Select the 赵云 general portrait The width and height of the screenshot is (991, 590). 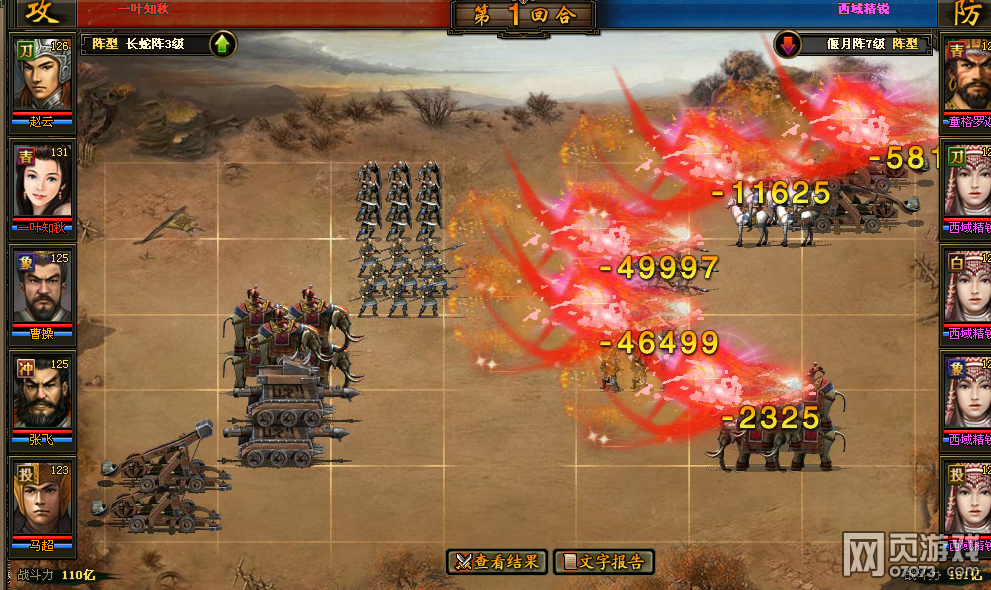[x=42, y=76]
